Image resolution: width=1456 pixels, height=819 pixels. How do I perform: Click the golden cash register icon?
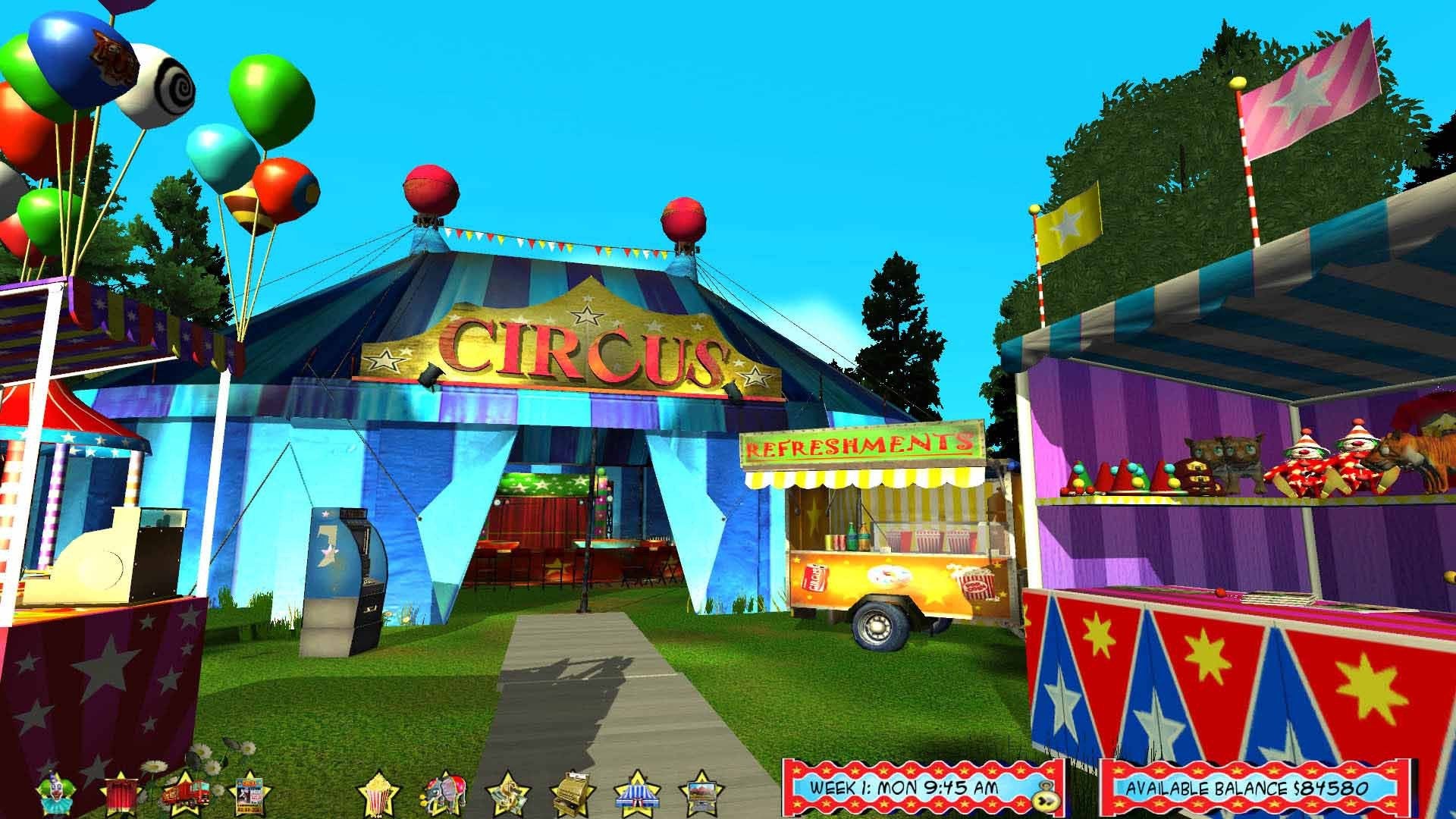click(570, 792)
